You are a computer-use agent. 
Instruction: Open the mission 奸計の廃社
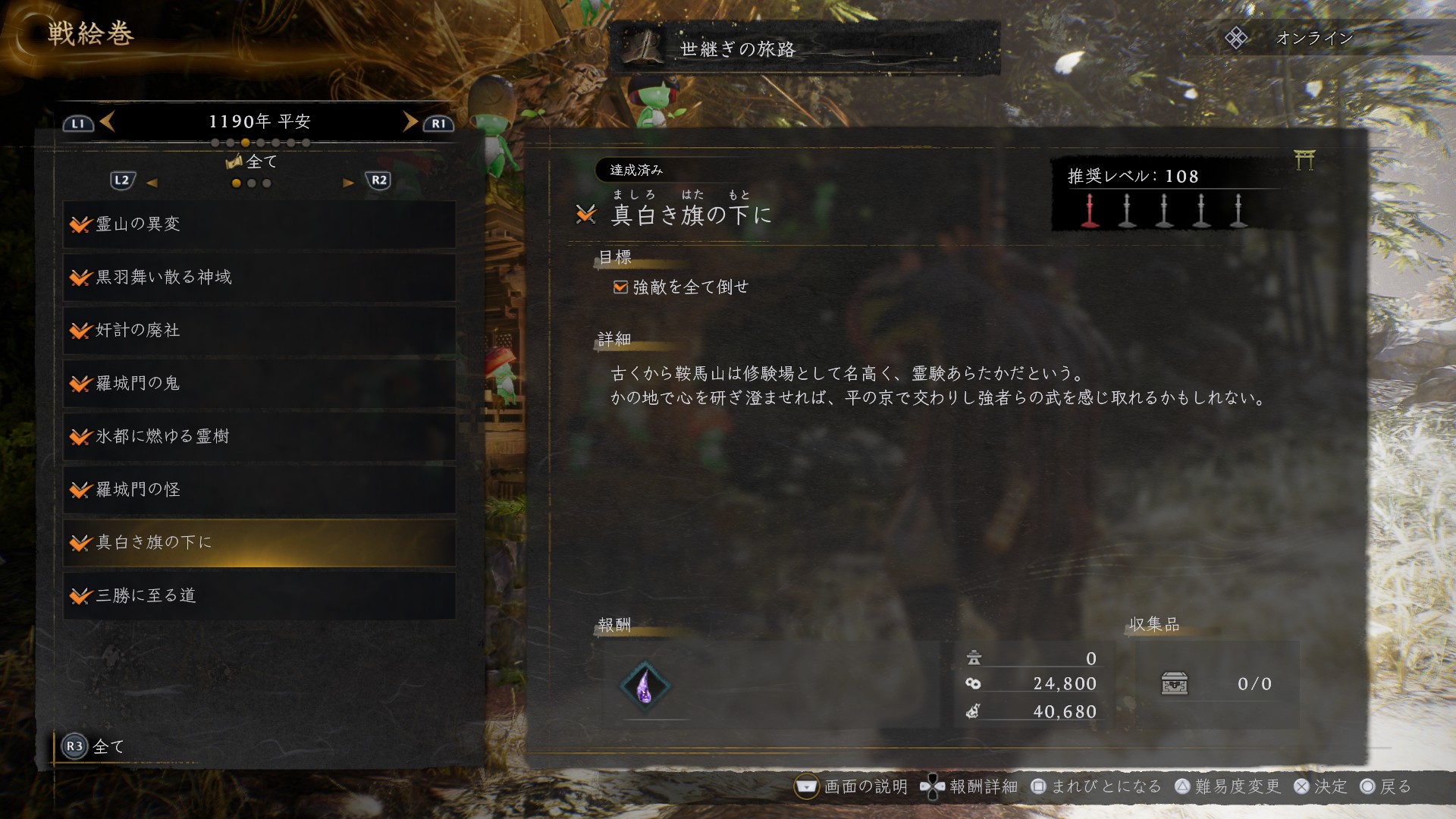point(259,331)
